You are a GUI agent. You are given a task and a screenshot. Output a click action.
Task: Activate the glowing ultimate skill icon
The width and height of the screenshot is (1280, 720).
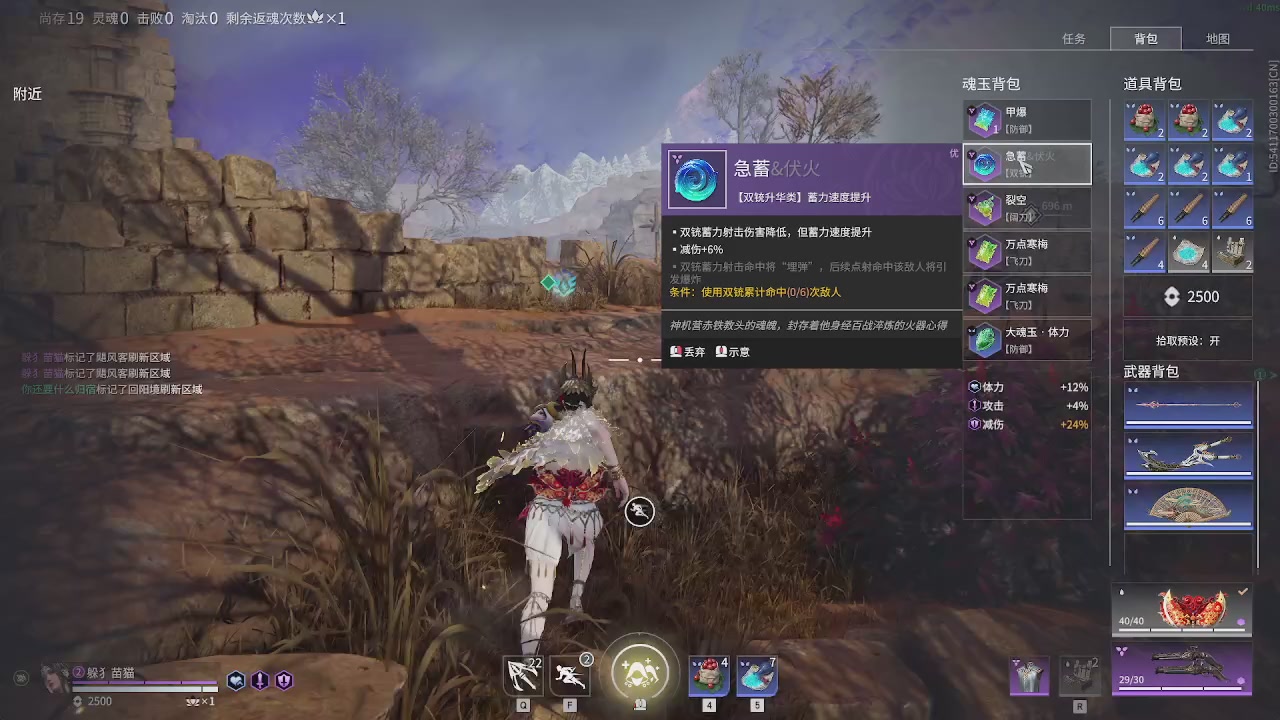[x=640, y=672]
